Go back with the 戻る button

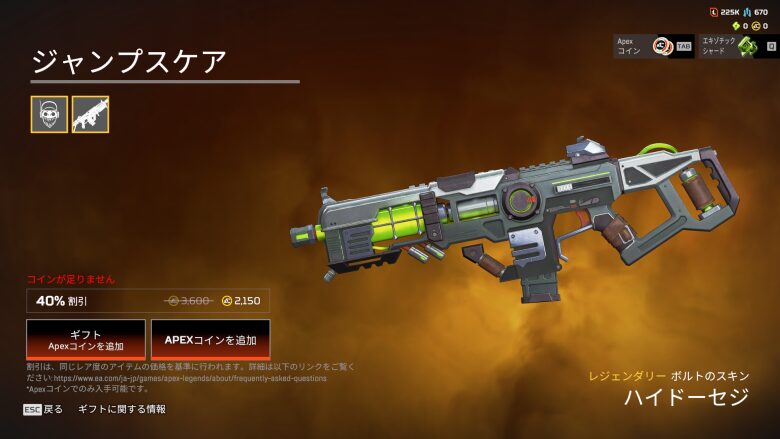(44, 409)
